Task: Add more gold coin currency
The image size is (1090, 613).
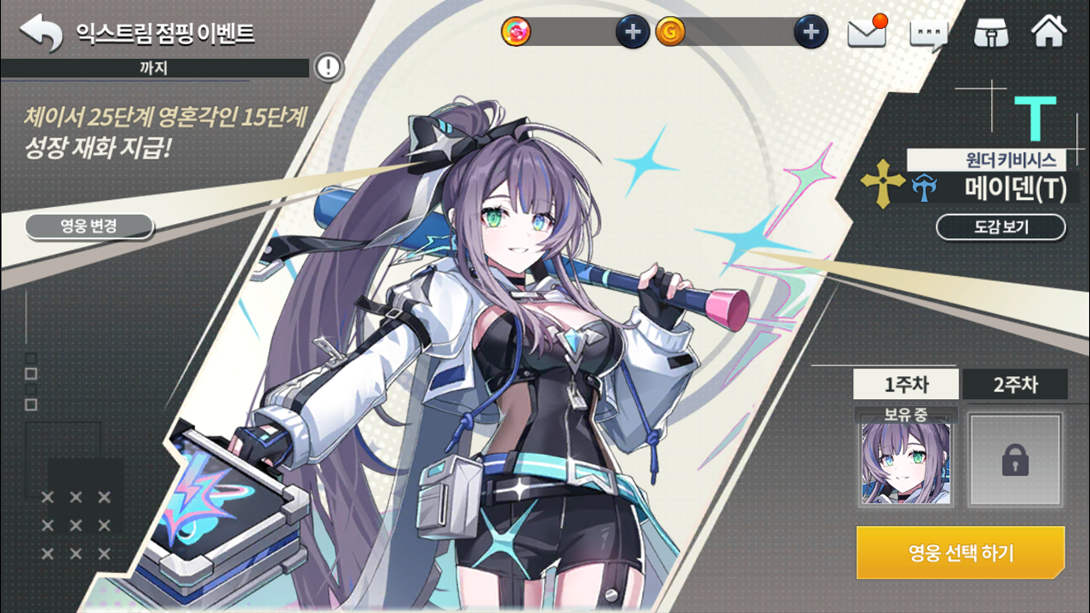Action: [811, 32]
